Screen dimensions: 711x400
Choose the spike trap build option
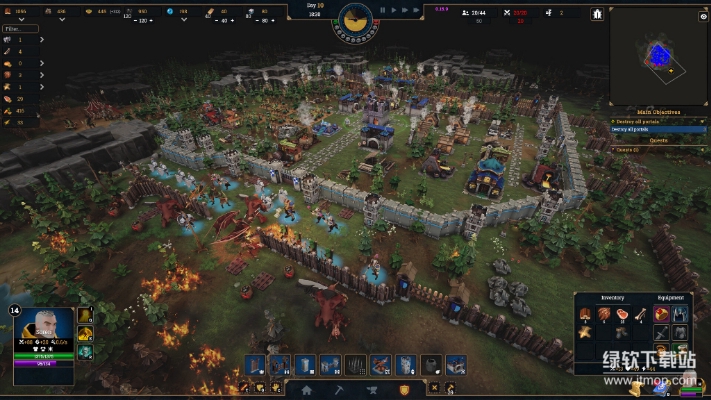pyautogui.click(x=355, y=365)
